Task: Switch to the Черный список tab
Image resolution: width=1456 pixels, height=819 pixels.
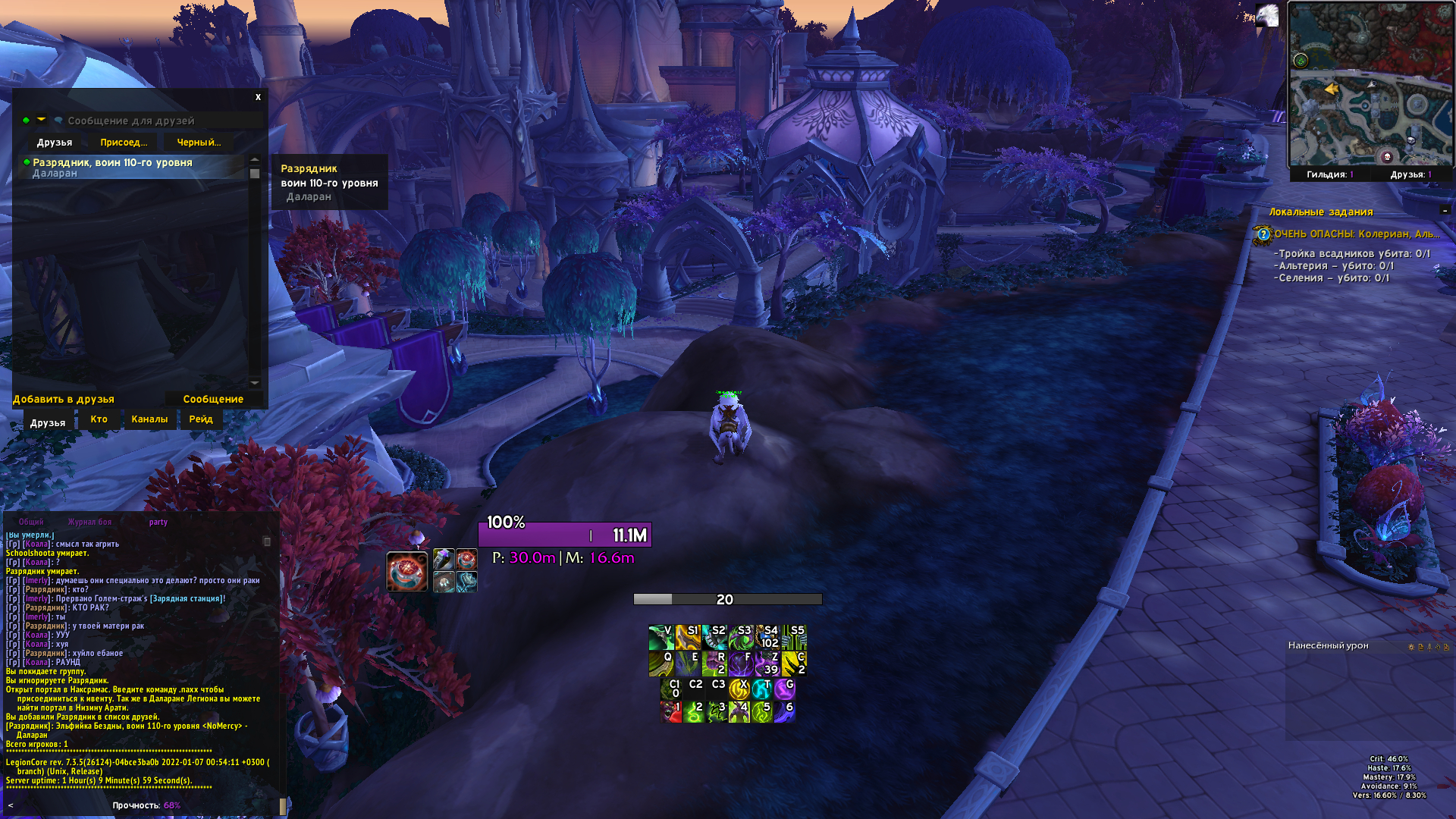Action: 199,143
